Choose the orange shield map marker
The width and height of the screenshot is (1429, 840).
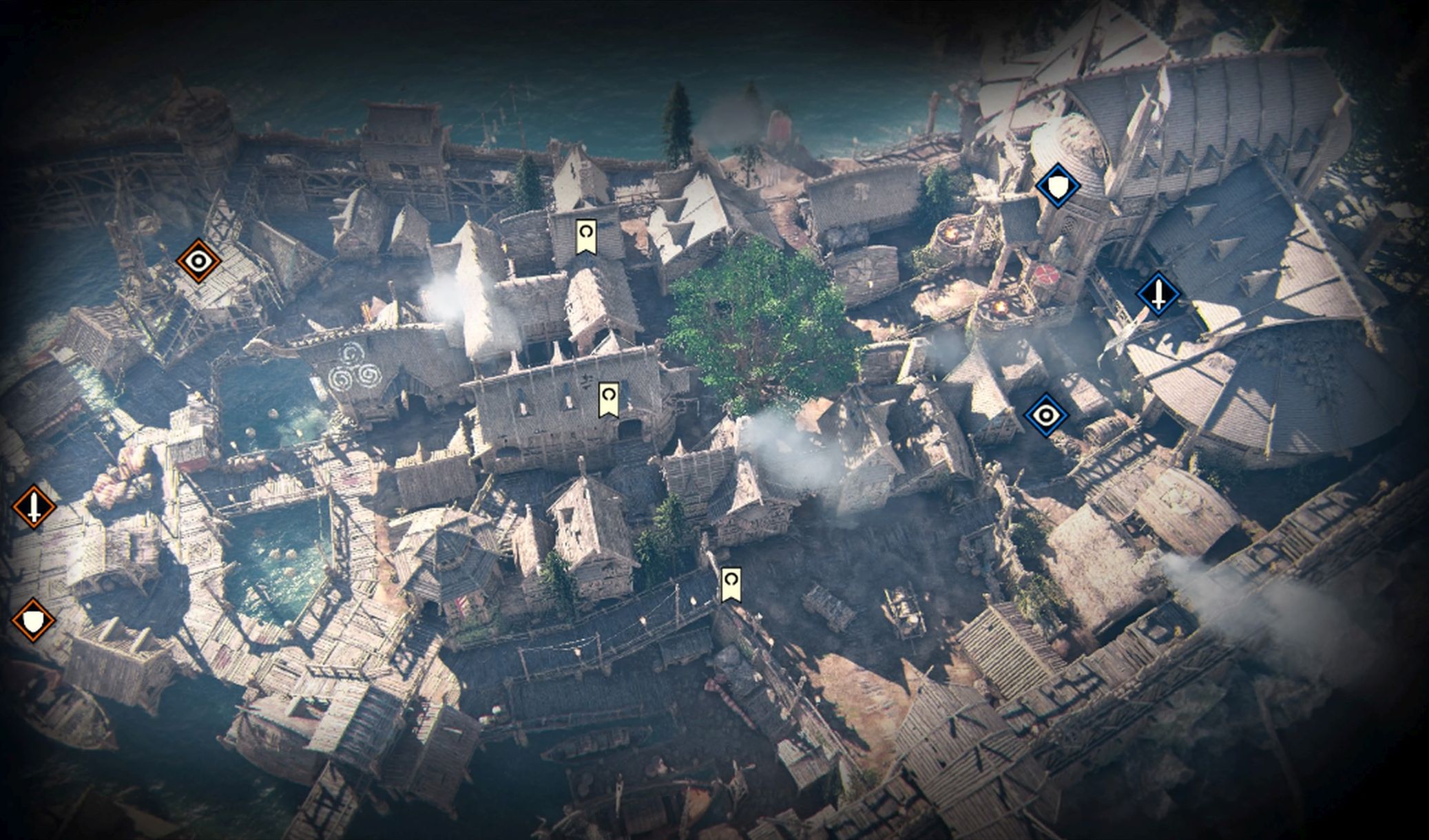coord(33,620)
